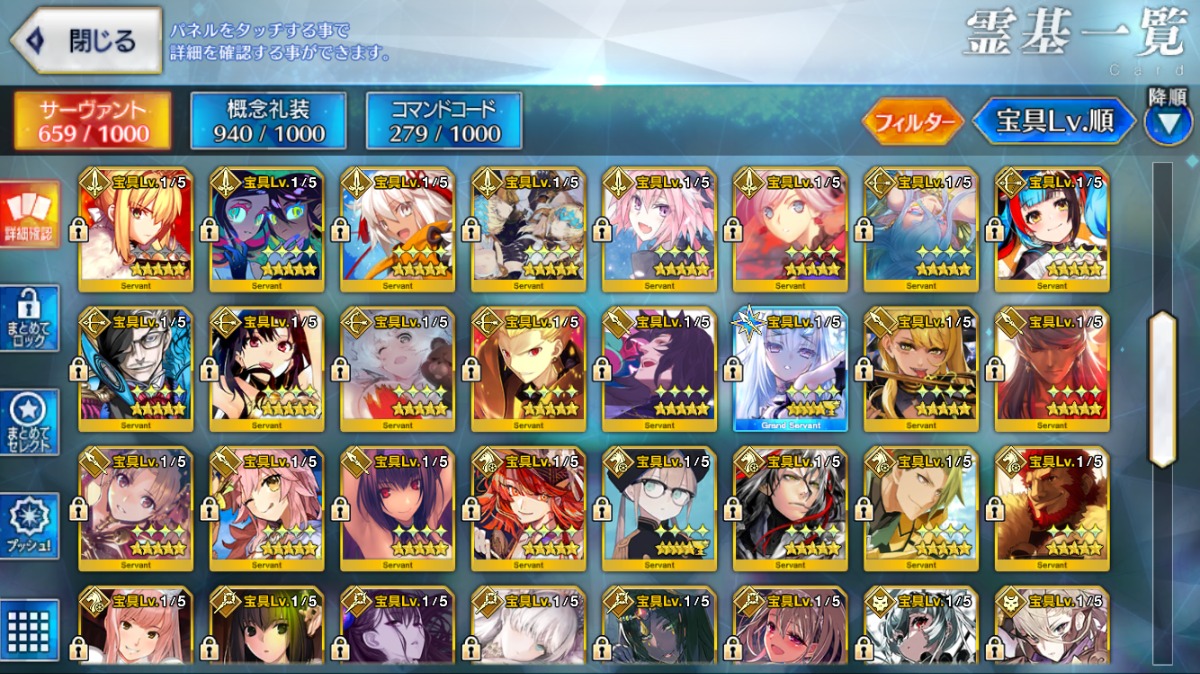Click the vertical scrollbar handle
This screenshot has width=1200, height=674.
pyautogui.click(x=1163, y=389)
